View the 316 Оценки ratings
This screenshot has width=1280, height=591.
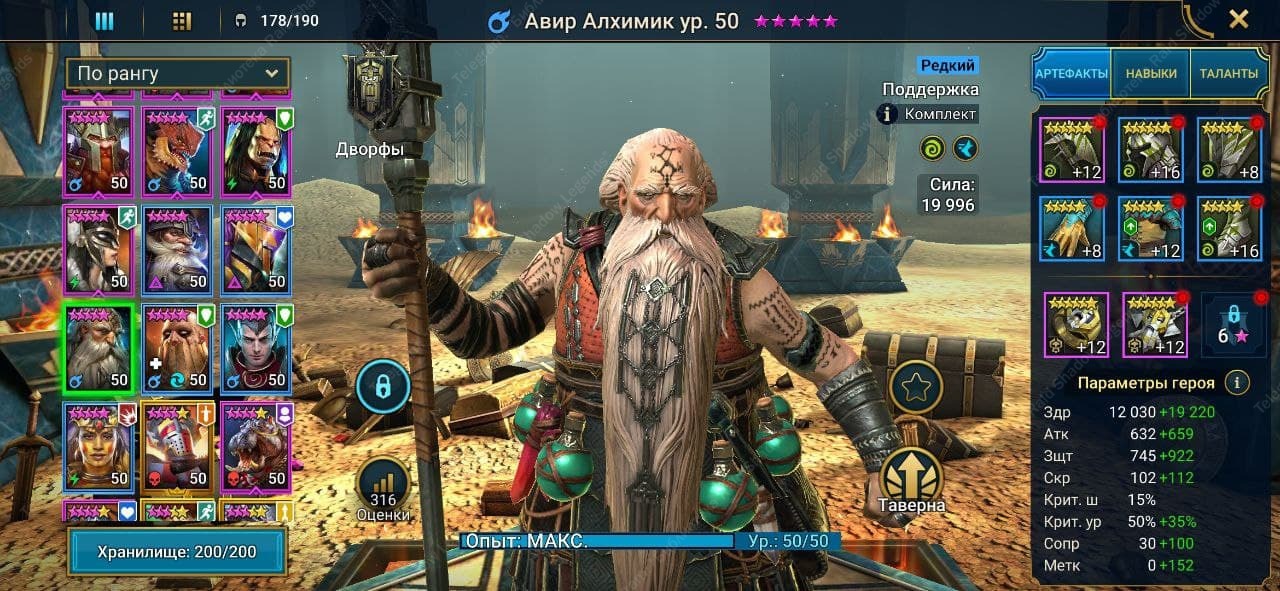[x=383, y=489]
